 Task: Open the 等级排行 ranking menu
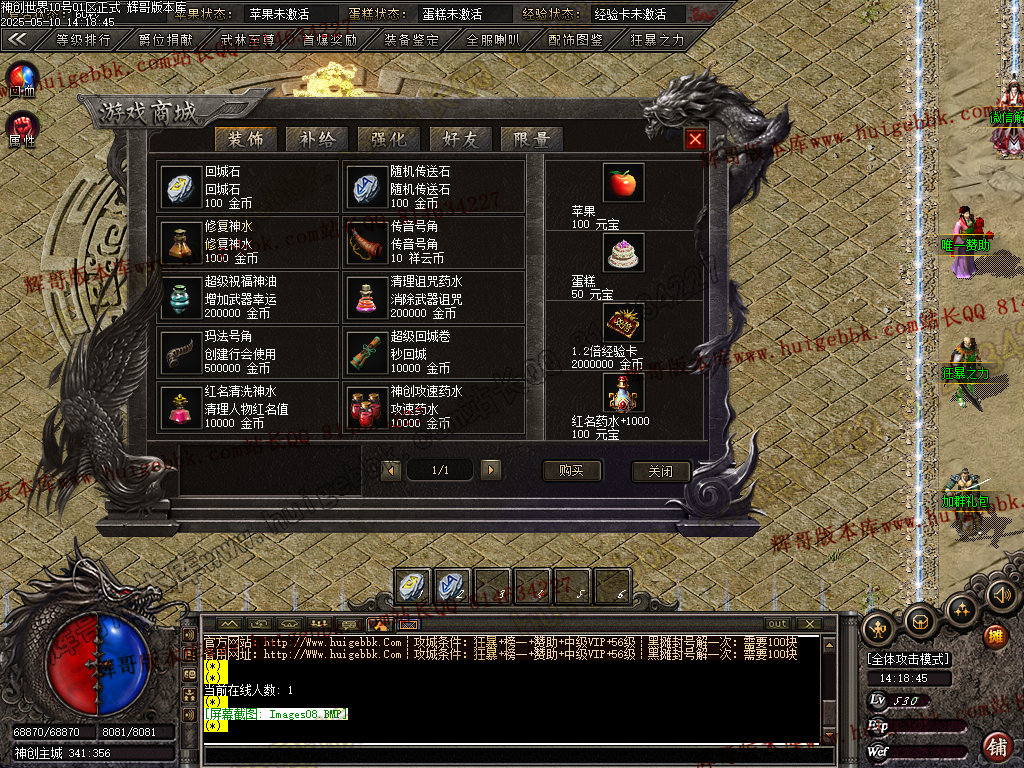pos(82,40)
